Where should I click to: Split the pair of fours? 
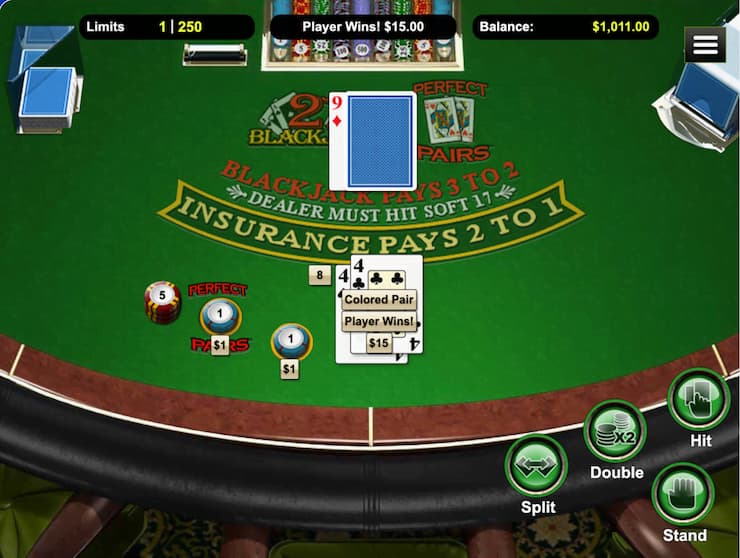tap(537, 466)
